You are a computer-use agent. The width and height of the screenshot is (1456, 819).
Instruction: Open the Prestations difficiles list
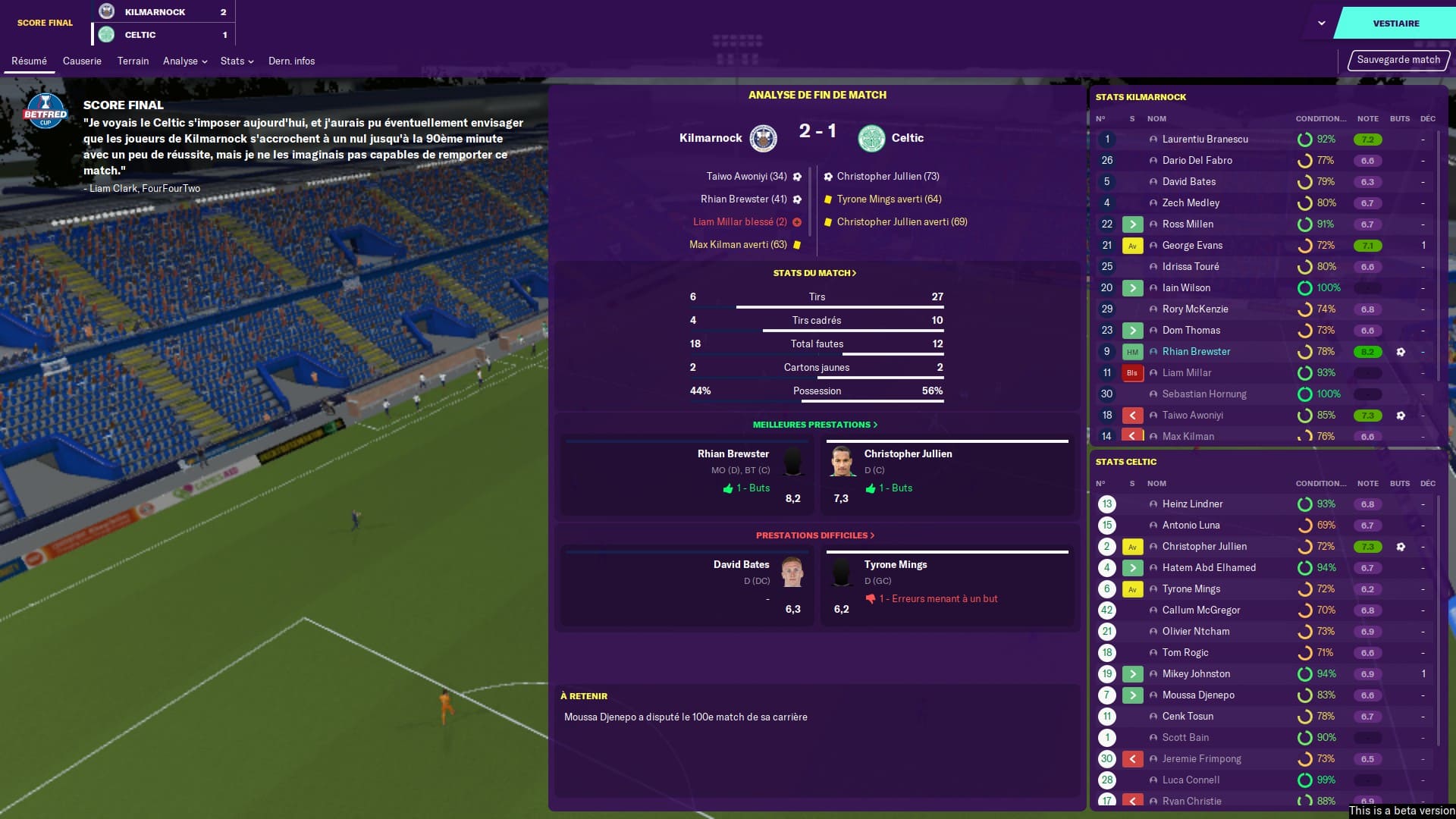(x=814, y=535)
